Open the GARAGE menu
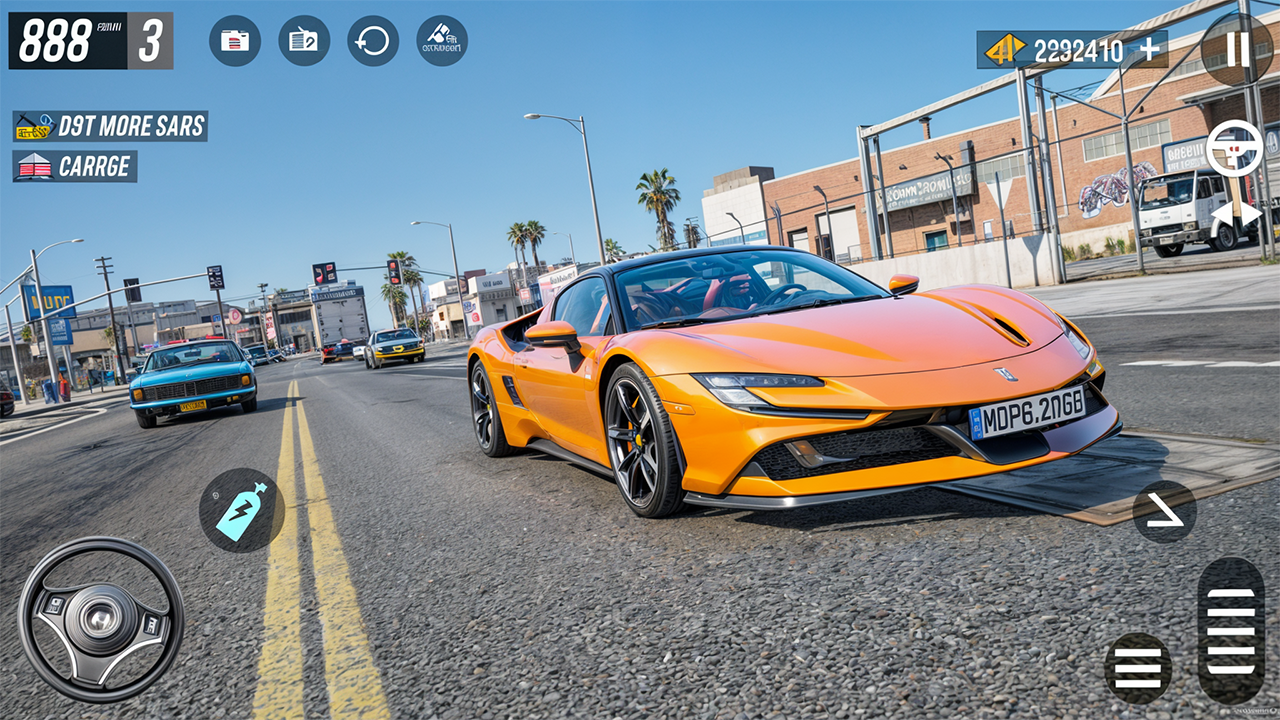Screen dimensions: 1280x720 76,166
